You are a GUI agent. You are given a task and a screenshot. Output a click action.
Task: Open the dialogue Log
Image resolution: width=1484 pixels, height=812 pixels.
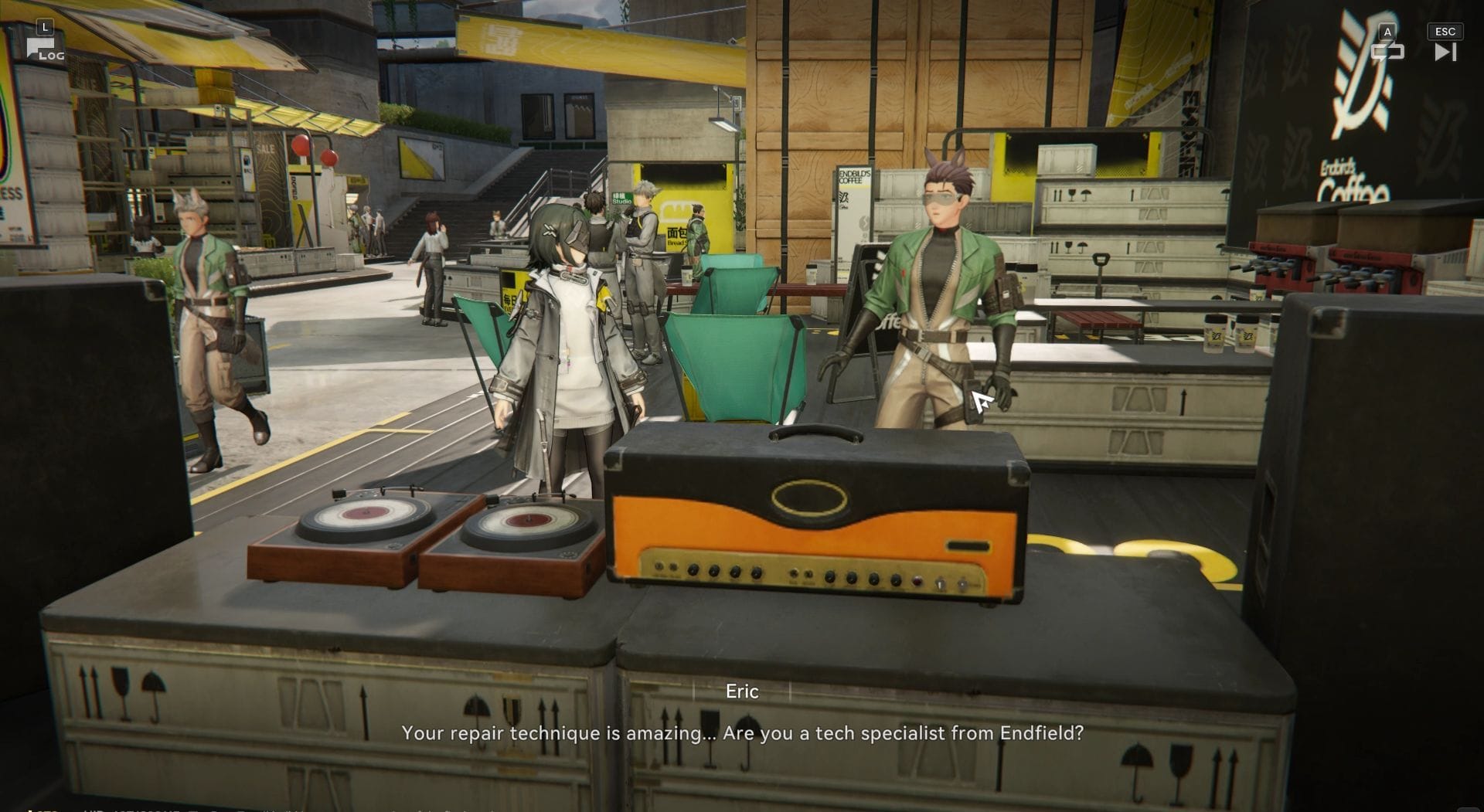44,49
